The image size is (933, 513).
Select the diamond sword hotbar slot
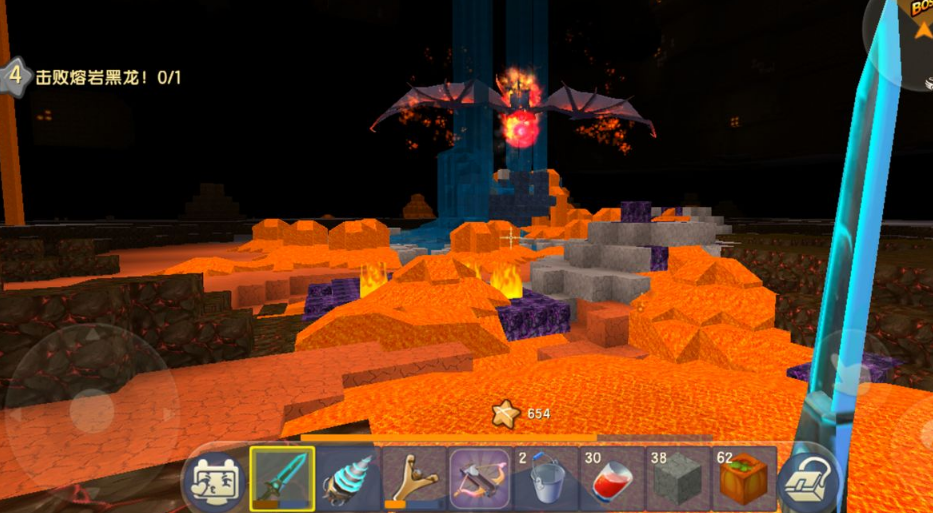(282, 478)
